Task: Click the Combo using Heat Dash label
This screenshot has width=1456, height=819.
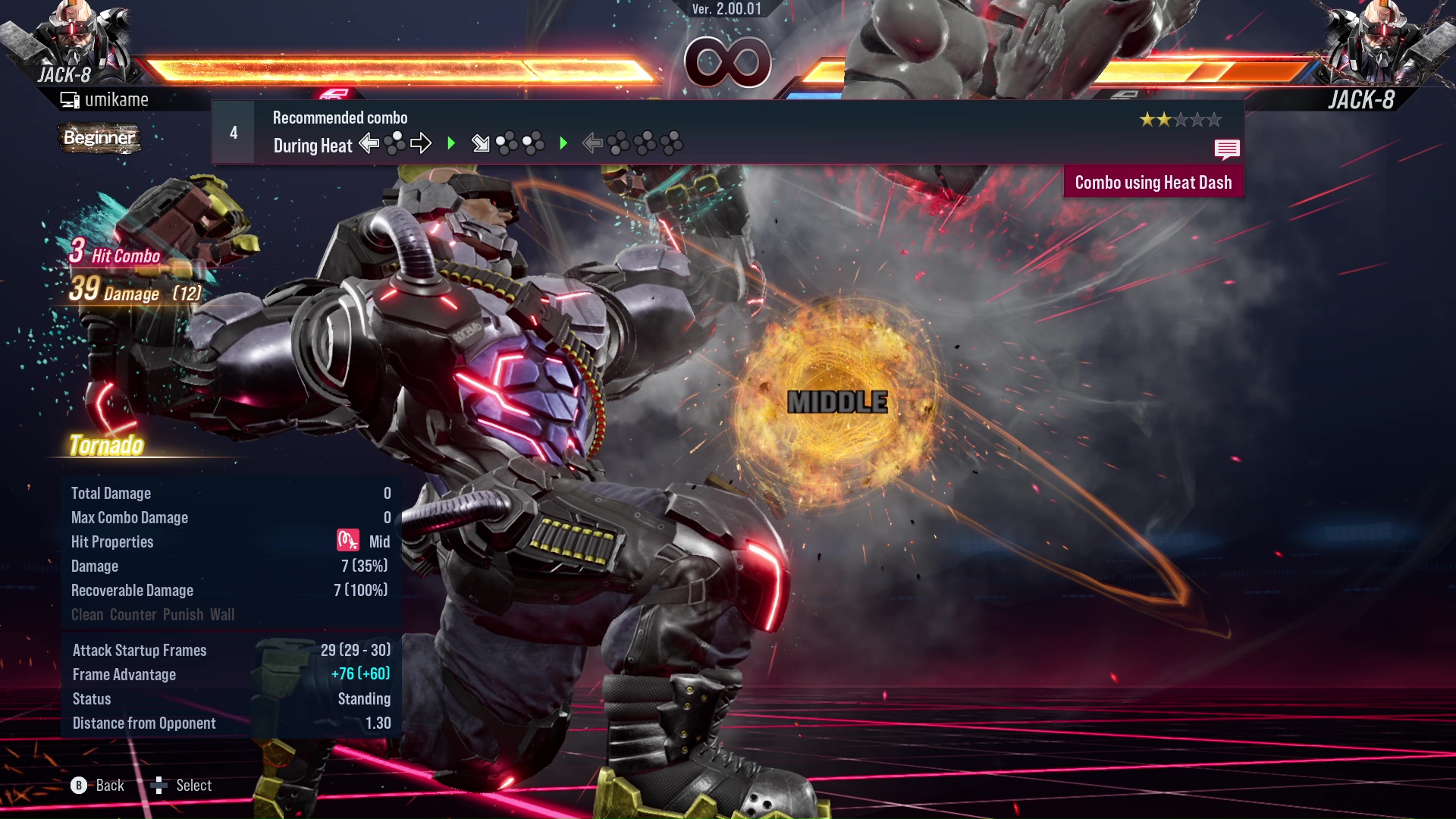Action: (x=1153, y=183)
